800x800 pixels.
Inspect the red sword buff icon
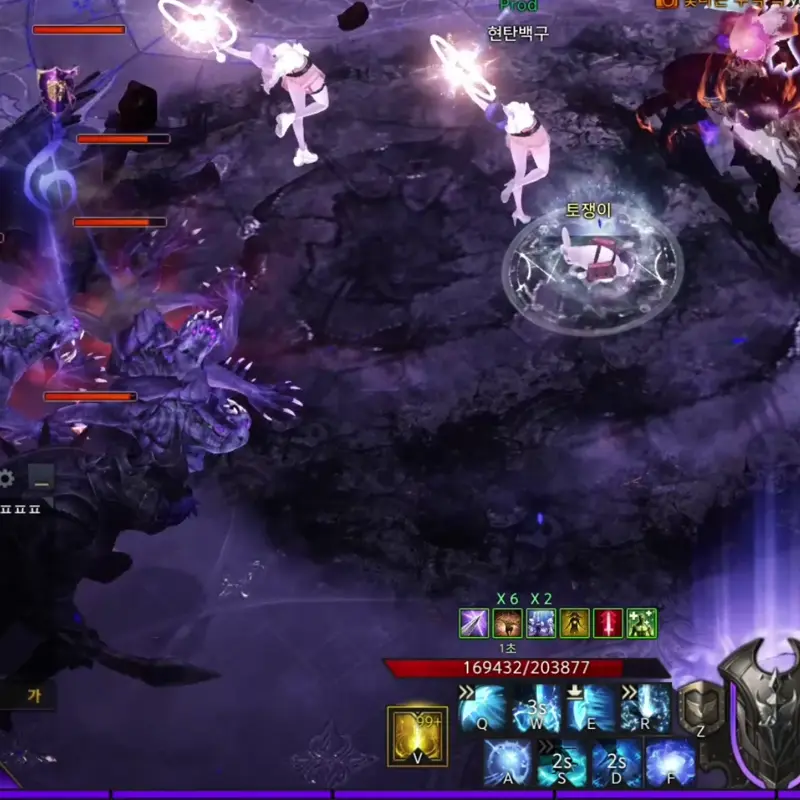tap(608, 623)
